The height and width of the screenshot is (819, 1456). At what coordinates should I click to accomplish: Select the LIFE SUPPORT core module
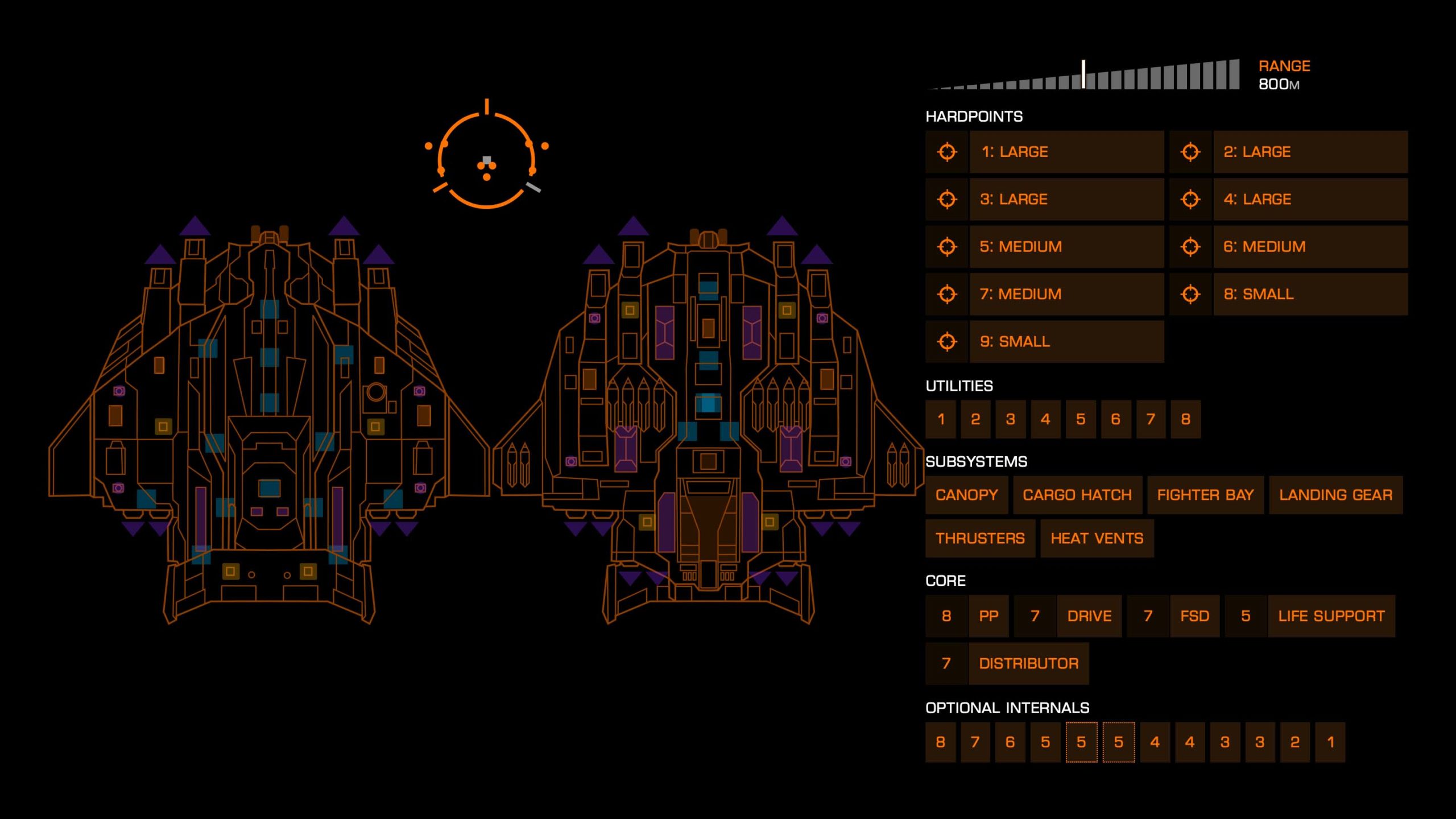tap(1333, 615)
